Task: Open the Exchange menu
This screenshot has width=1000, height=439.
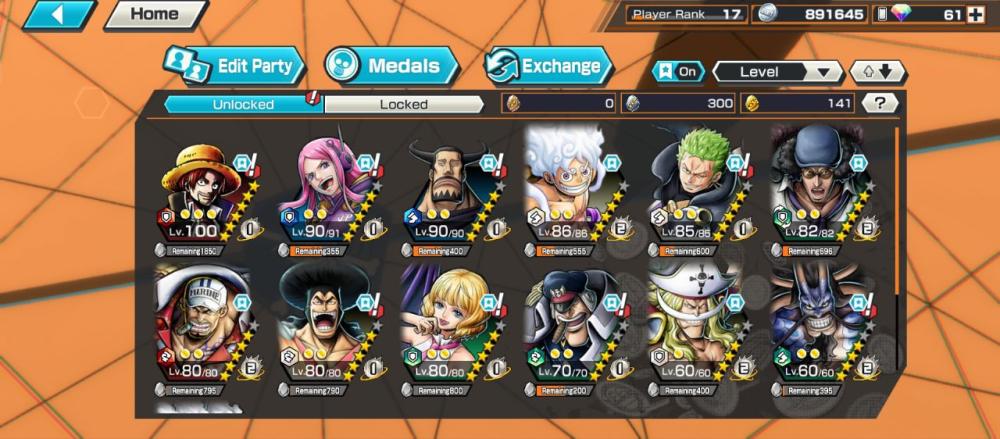Action: [548, 67]
